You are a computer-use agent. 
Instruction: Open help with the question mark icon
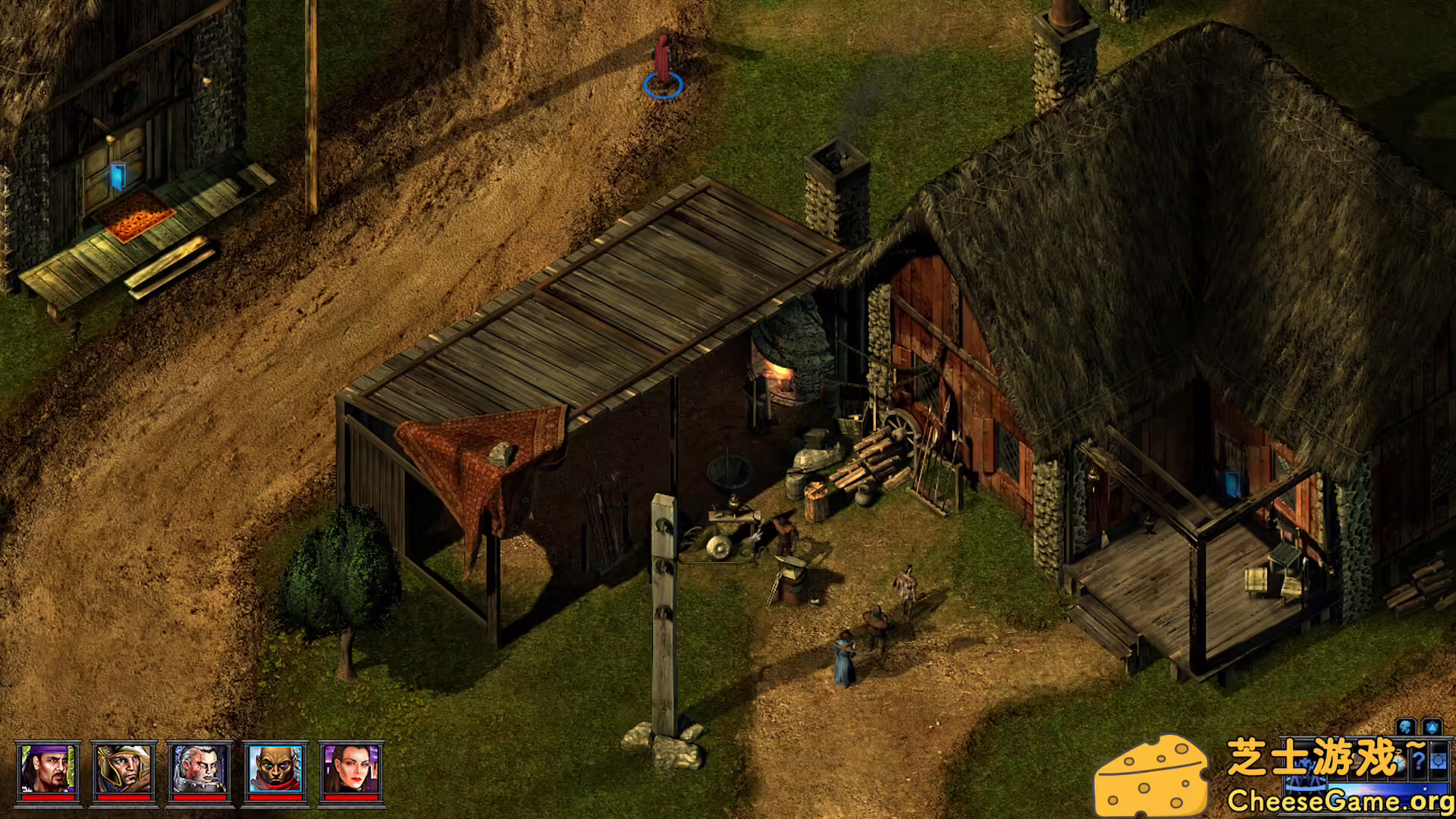coord(1420,762)
